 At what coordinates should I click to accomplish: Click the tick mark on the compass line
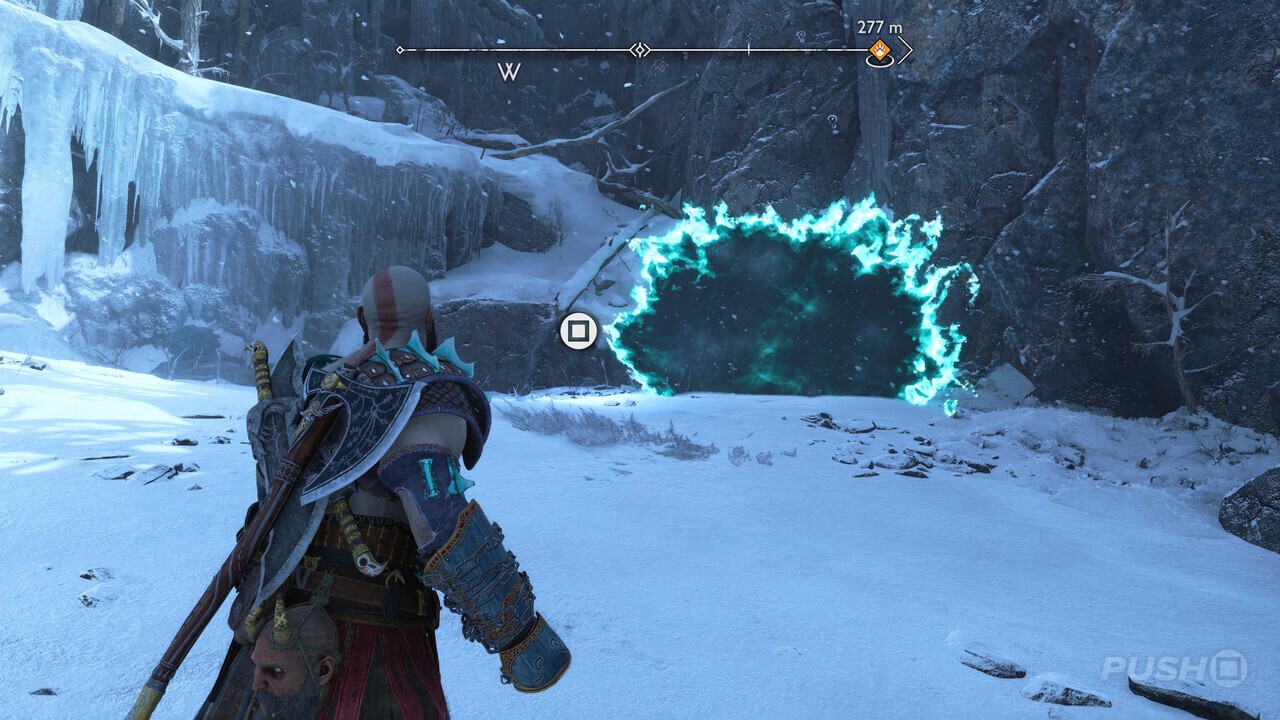[748, 48]
